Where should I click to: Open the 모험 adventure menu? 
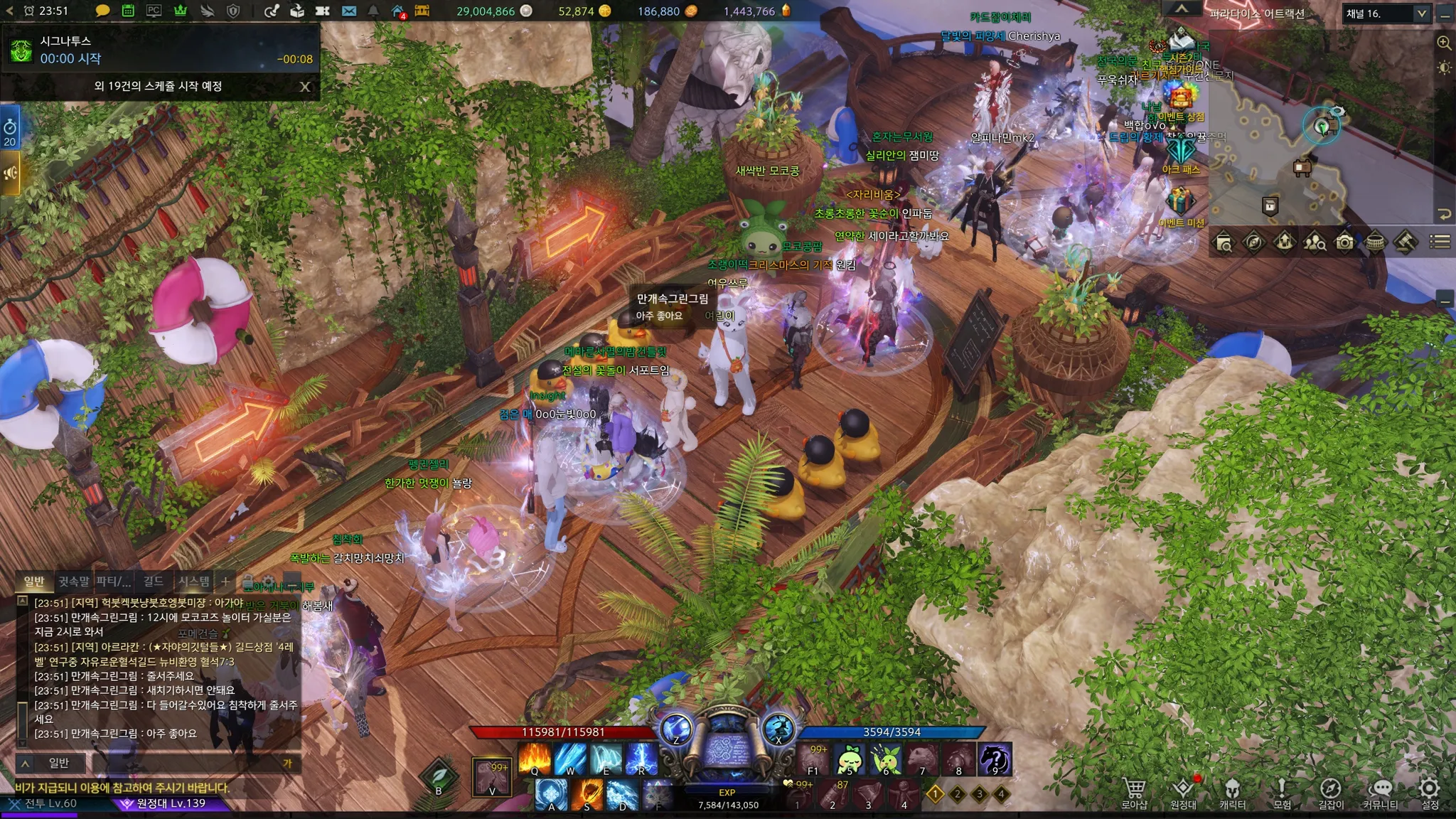click(1282, 793)
